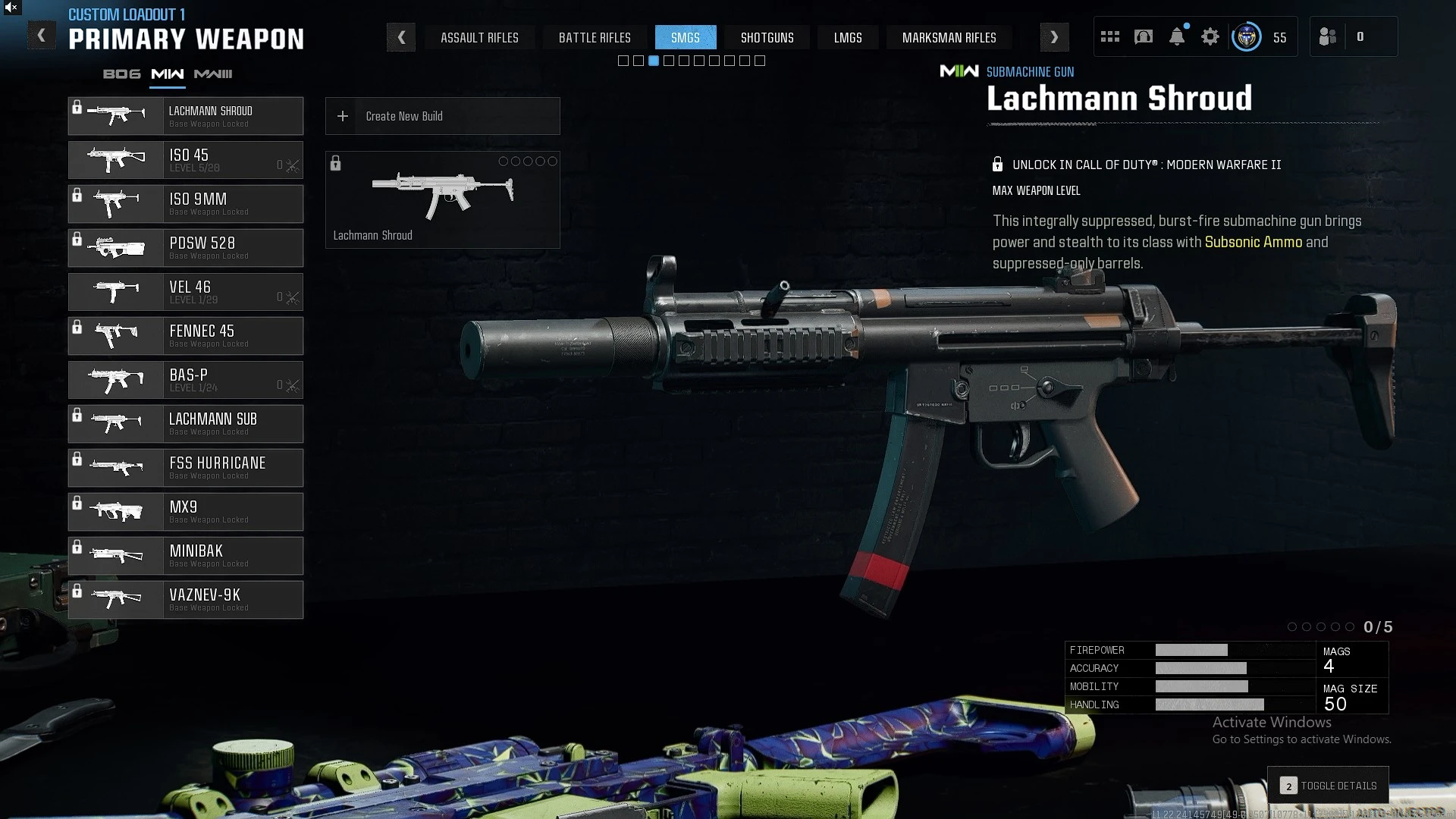Viewport: 1456px width, 819px height.
Task: Open the notifications bell
Action: 1177,37
